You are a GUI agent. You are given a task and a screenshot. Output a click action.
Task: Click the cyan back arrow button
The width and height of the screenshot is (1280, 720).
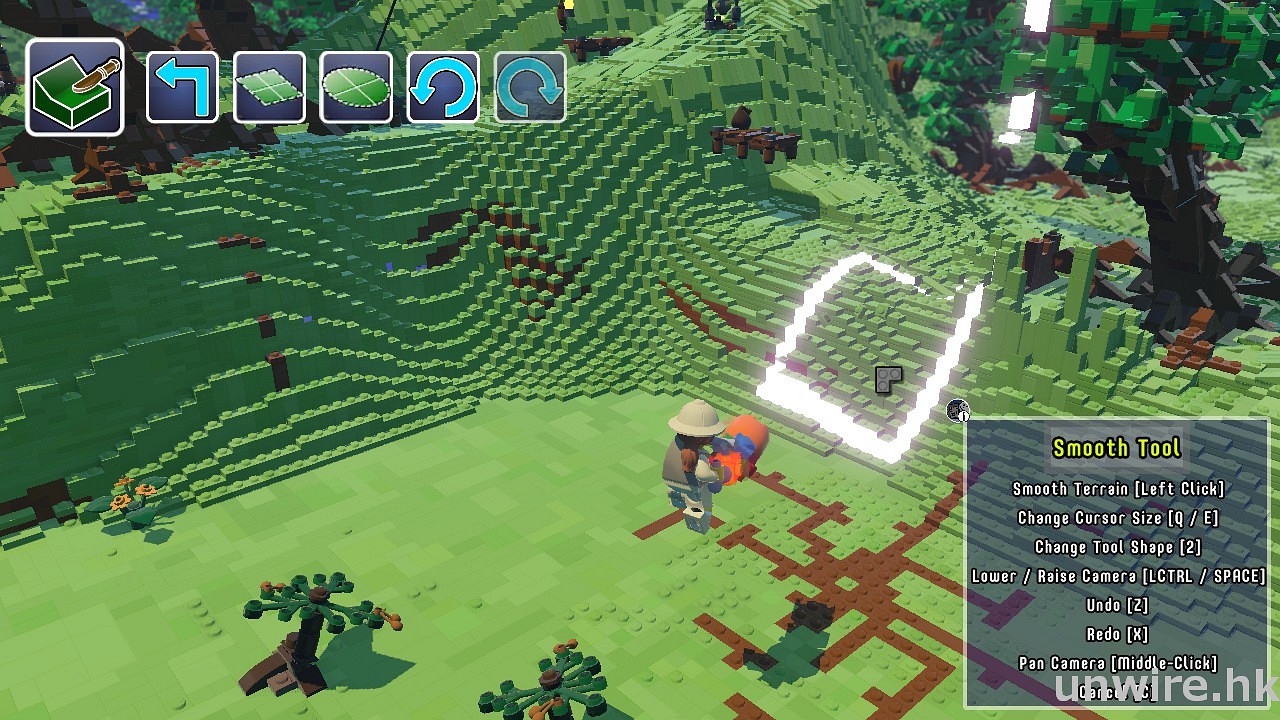(x=182, y=88)
